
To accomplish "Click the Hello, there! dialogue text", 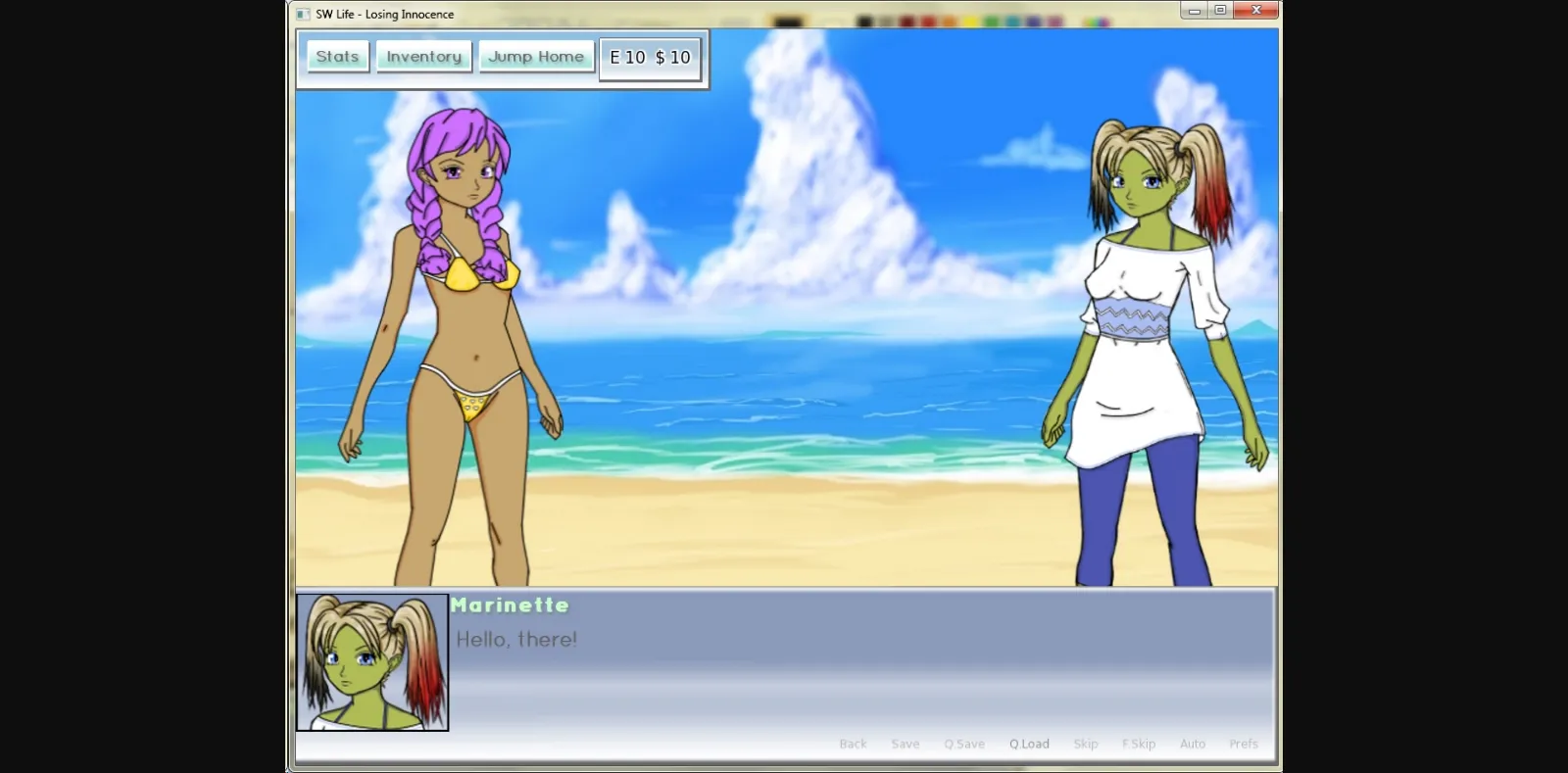I will pyautogui.click(x=514, y=639).
